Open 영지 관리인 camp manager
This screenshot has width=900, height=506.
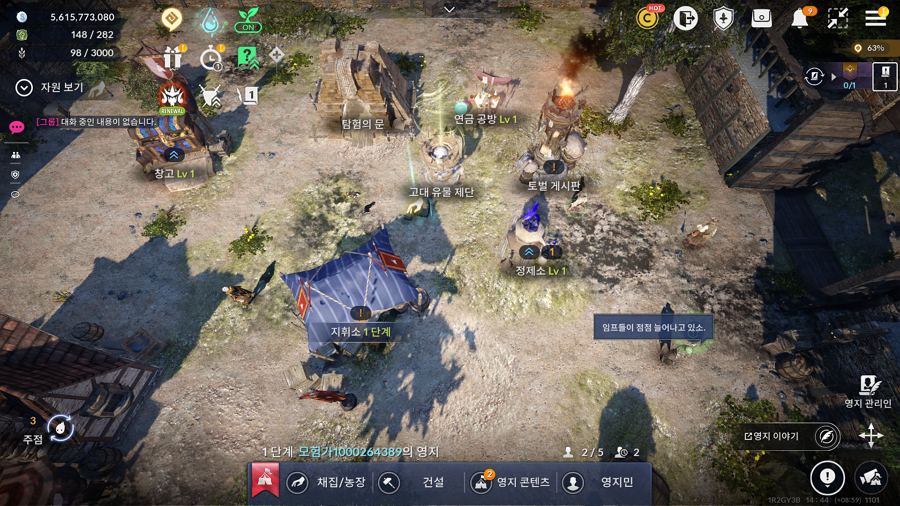coord(868,391)
